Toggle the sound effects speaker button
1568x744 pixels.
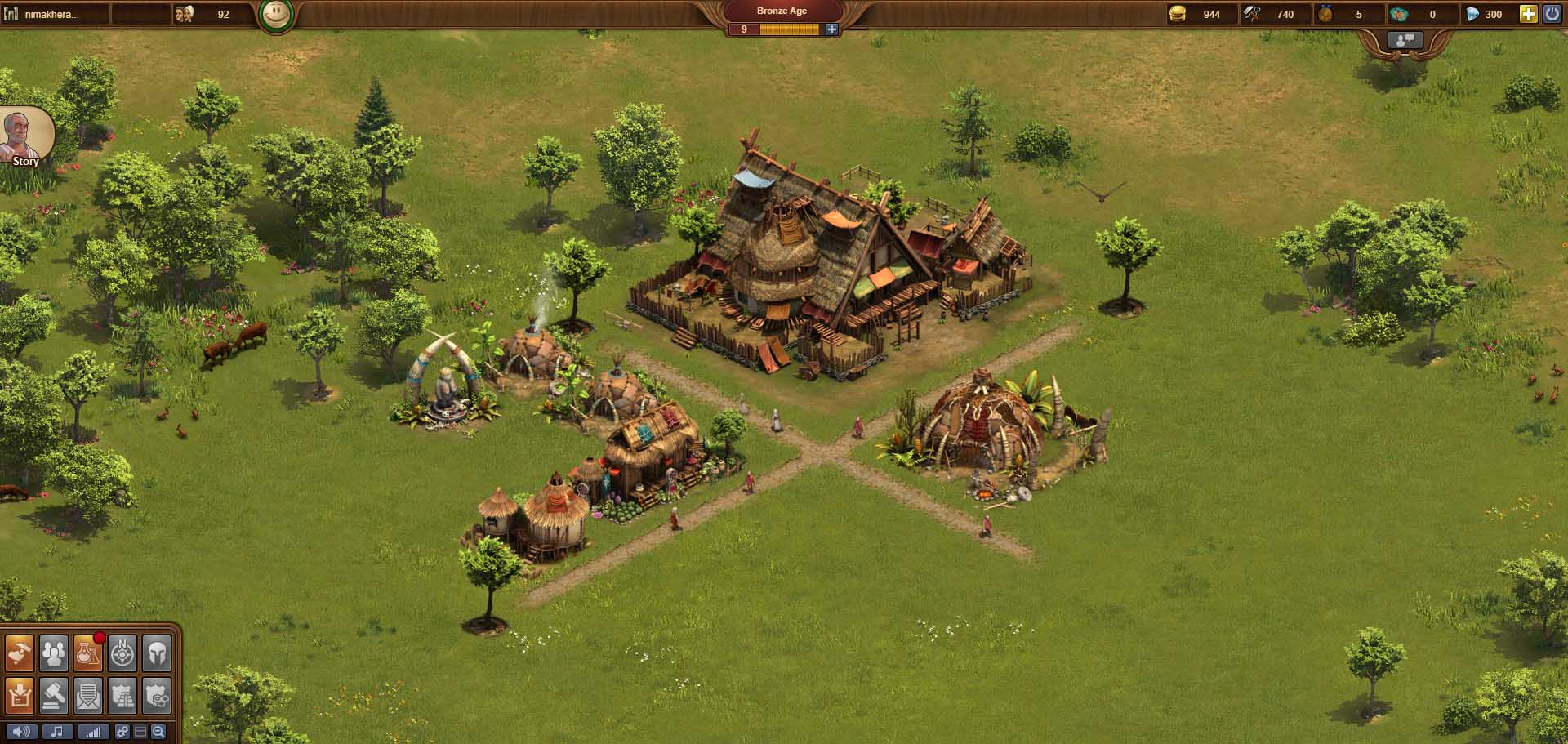pyautogui.click(x=21, y=732)
